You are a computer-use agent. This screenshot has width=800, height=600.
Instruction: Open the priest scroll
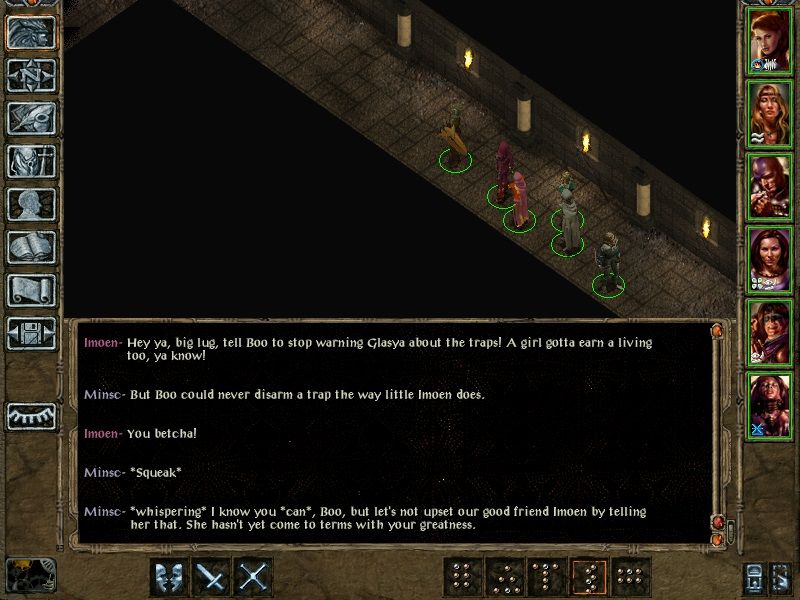[x=31, y=290]
